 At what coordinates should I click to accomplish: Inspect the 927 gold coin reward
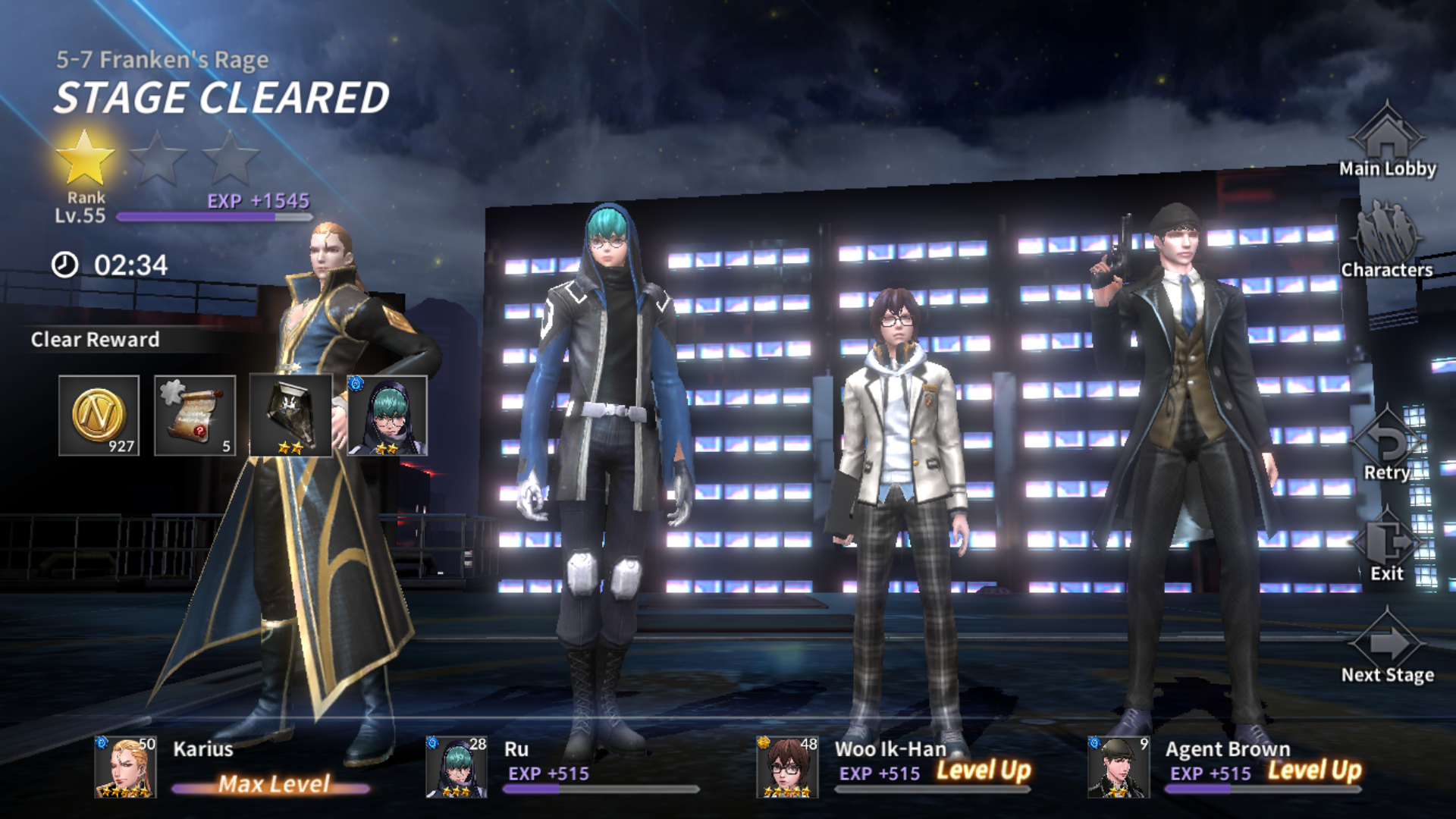[x=99, y=417]
